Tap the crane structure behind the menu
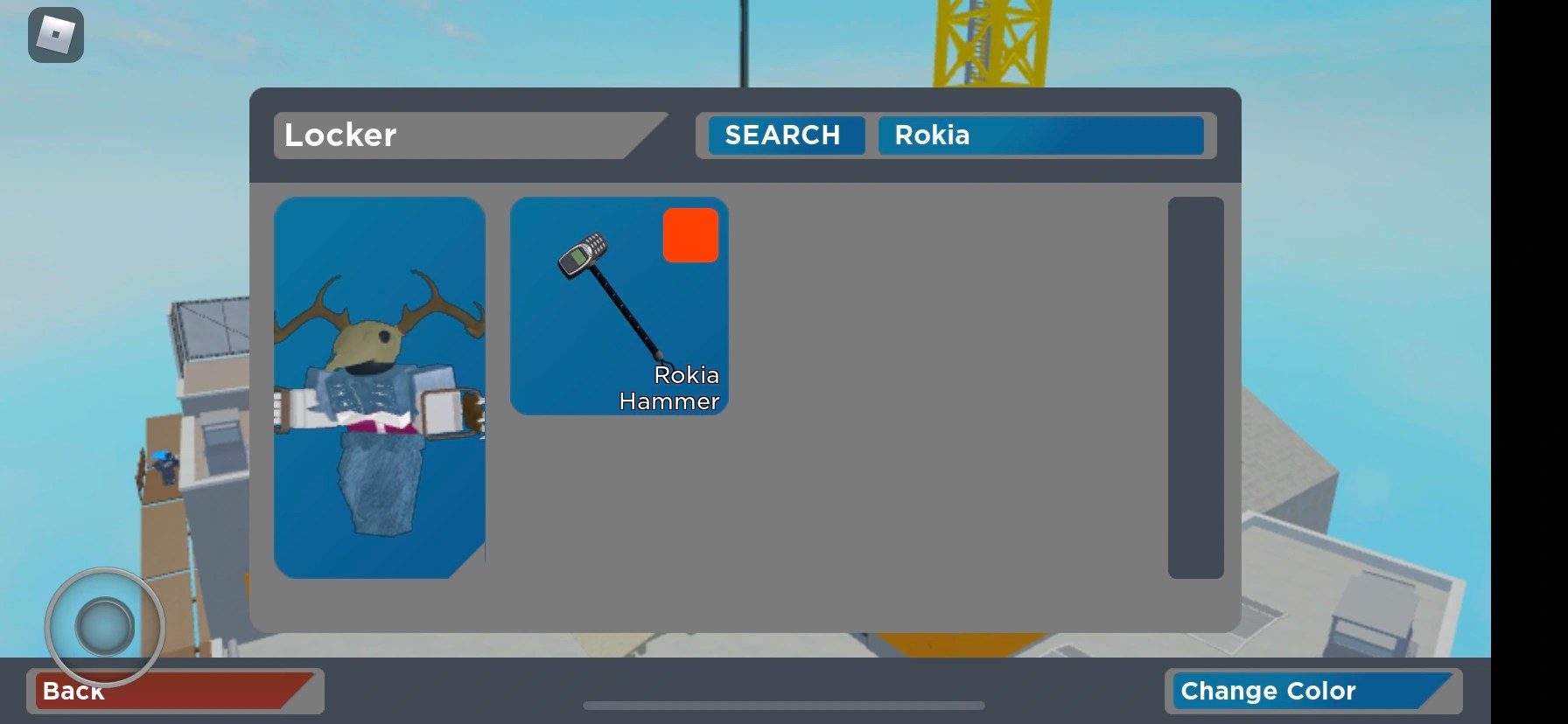This screenshot has height=724, width=1568. [989, 44]
